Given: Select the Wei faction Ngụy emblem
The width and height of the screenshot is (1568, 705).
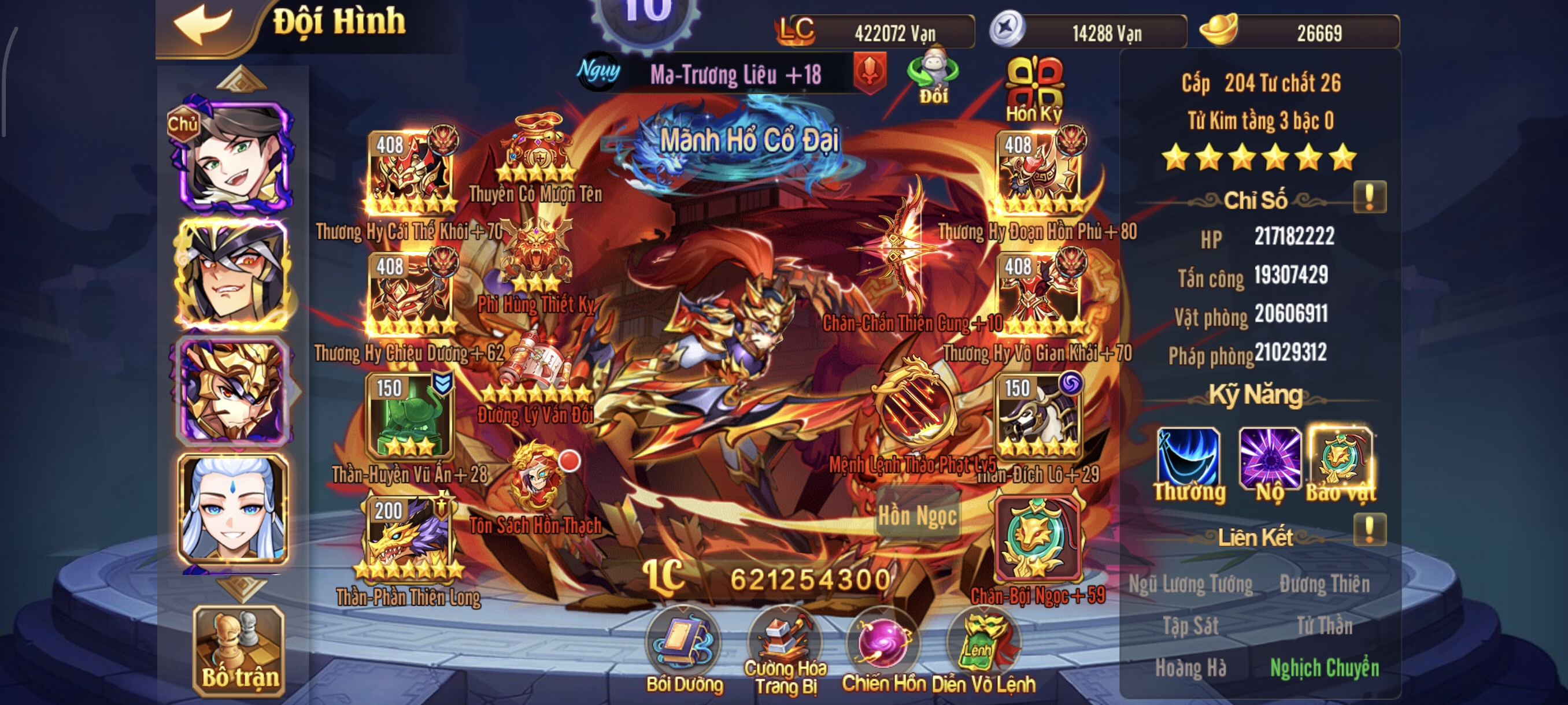Looking at the screenshot, I should point(600,74).
